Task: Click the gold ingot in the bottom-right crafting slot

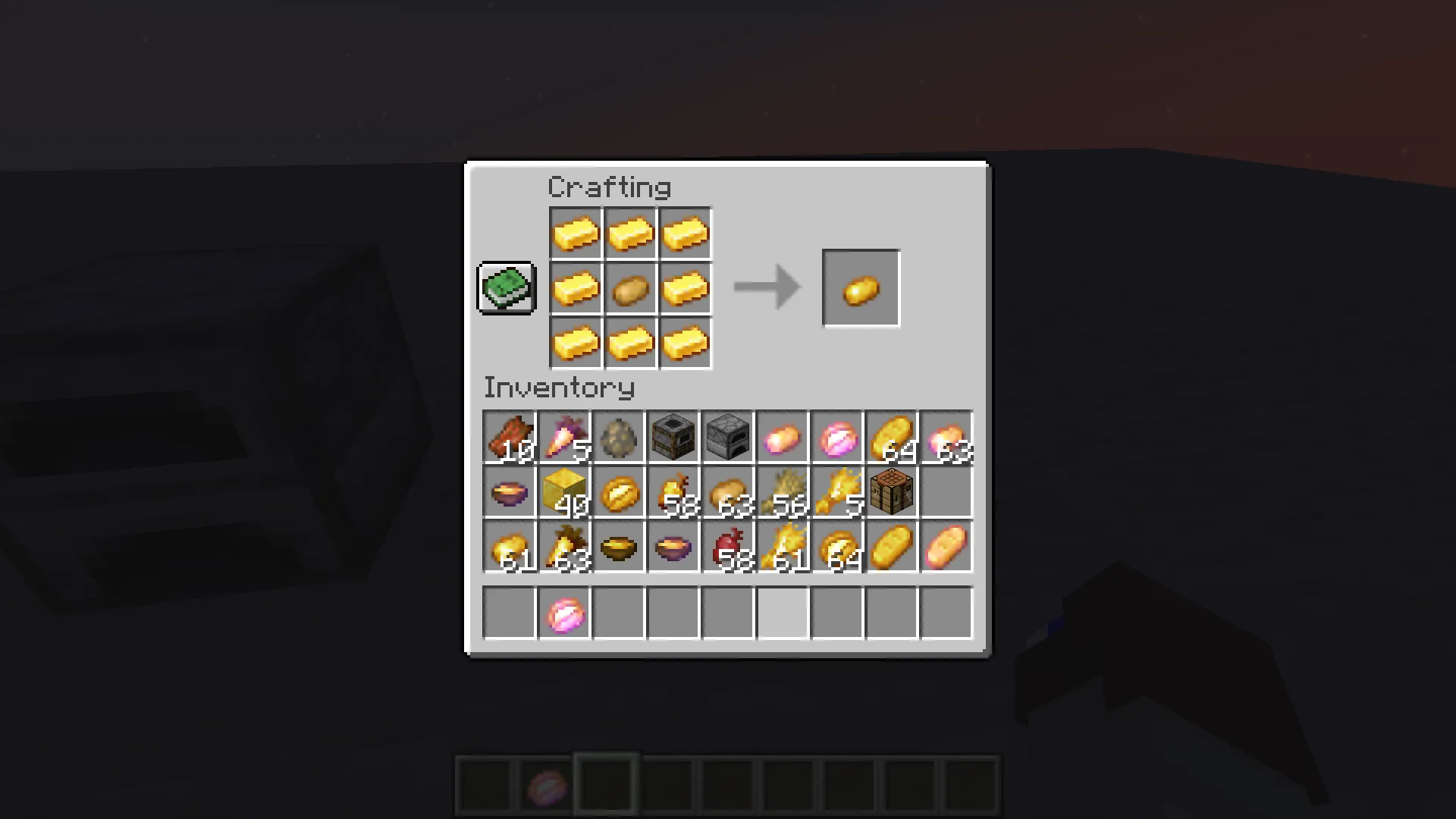Action: coord(685,342)
